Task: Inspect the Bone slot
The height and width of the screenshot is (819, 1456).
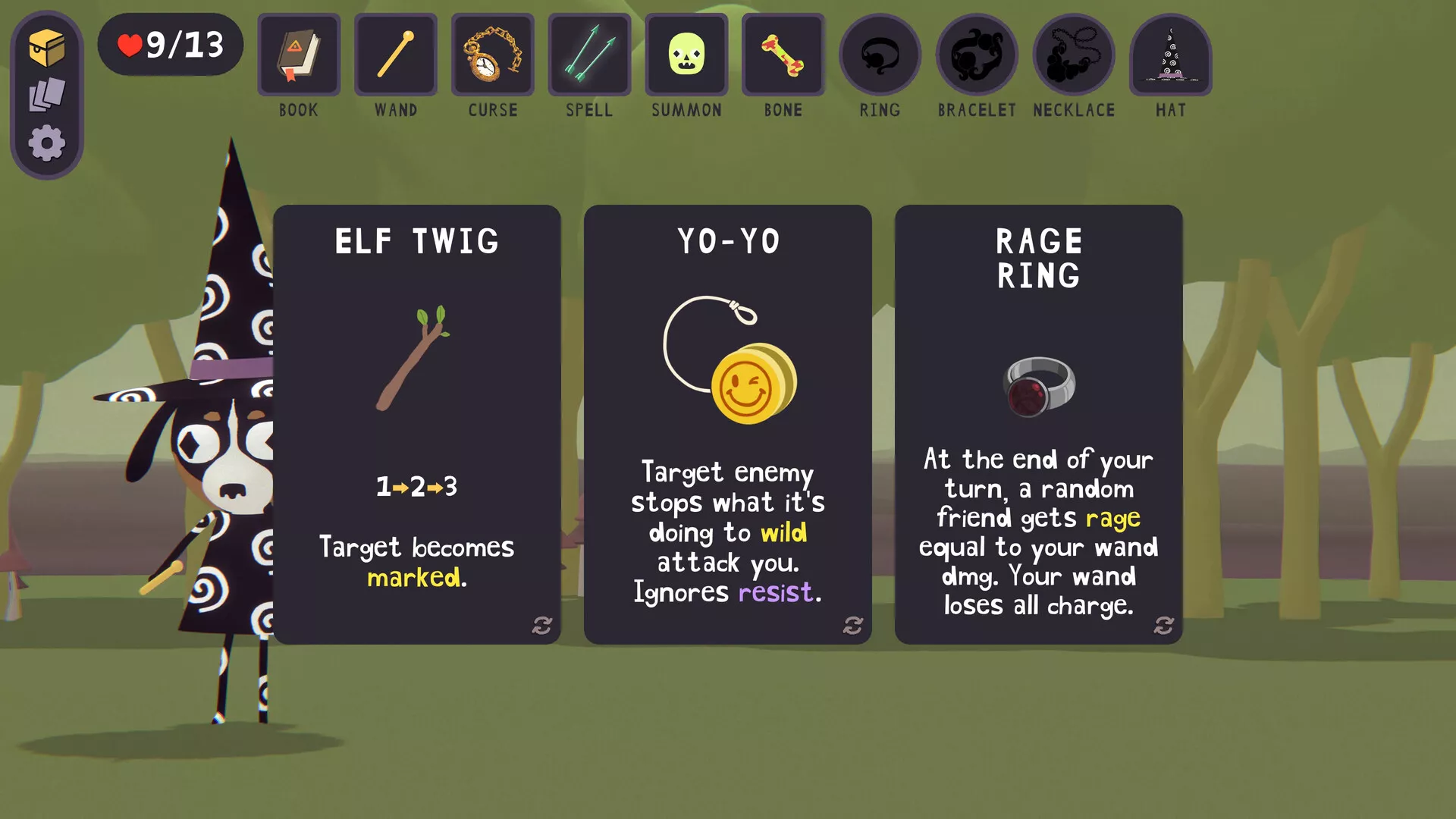Action: coord(783,55)
